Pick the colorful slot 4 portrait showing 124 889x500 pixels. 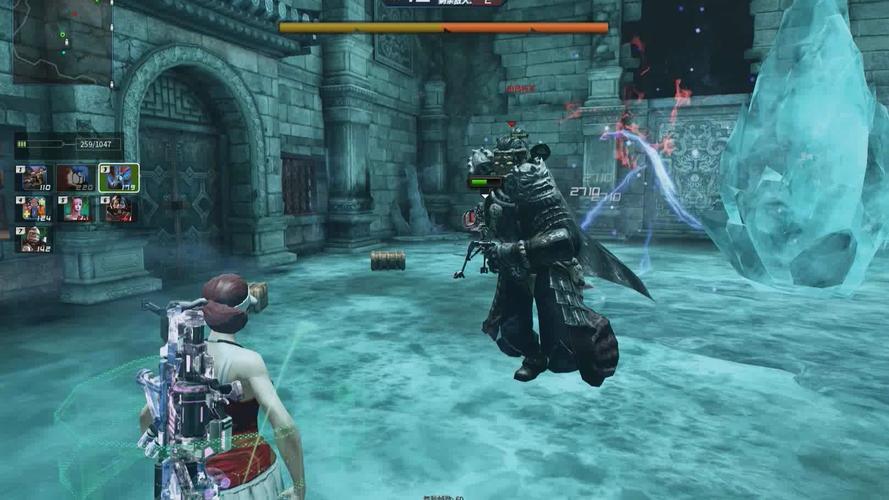tap(34, 208)
